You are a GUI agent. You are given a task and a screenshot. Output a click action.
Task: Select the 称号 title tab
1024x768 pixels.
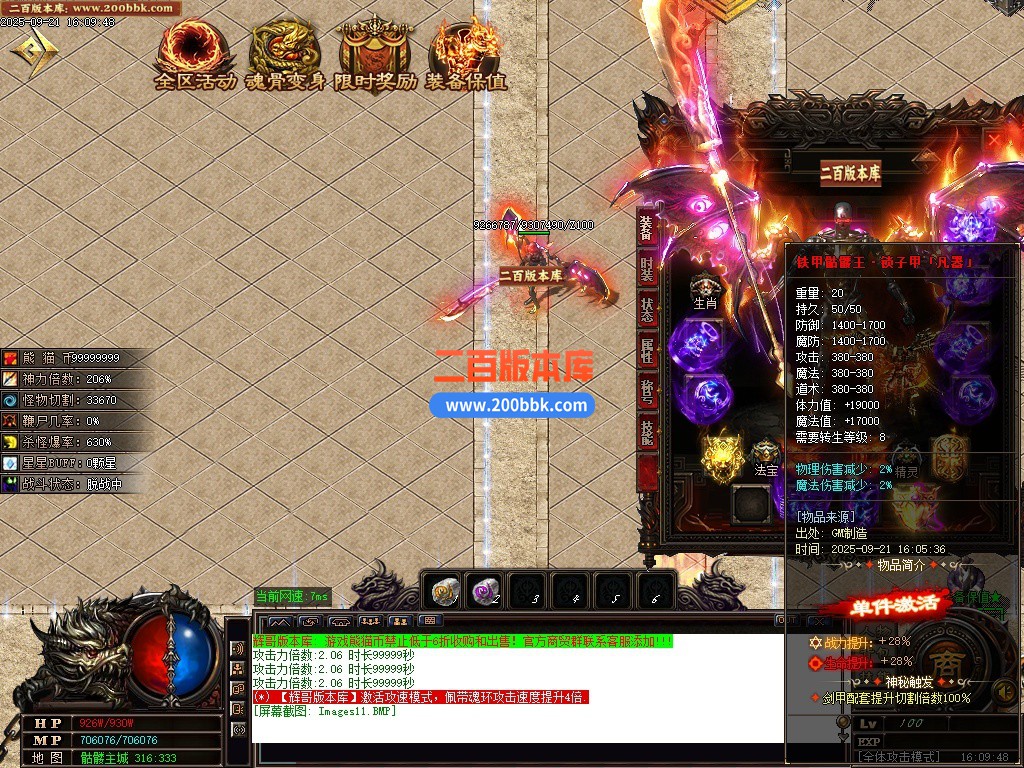[647, 391]
